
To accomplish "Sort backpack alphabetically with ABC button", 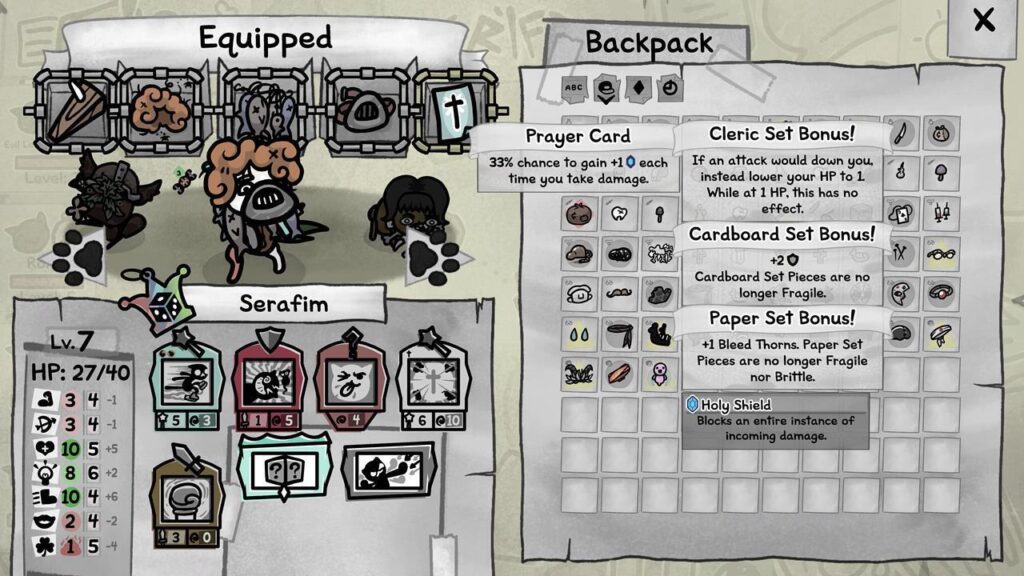I will (x=574, y=88).
